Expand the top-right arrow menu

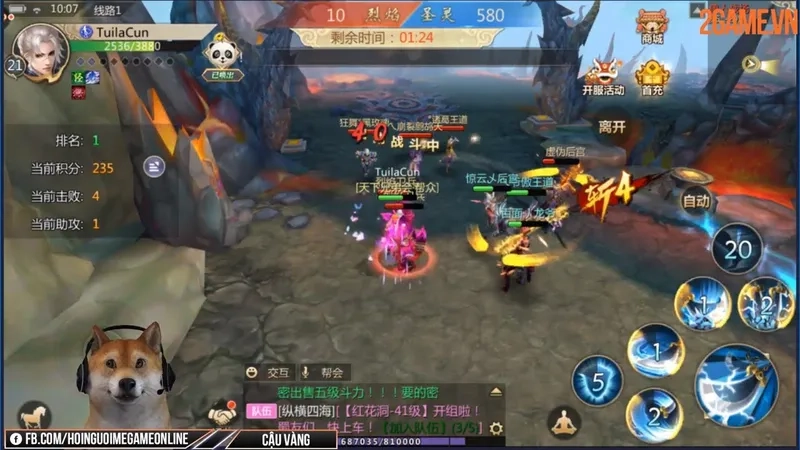tap(751, 64)
